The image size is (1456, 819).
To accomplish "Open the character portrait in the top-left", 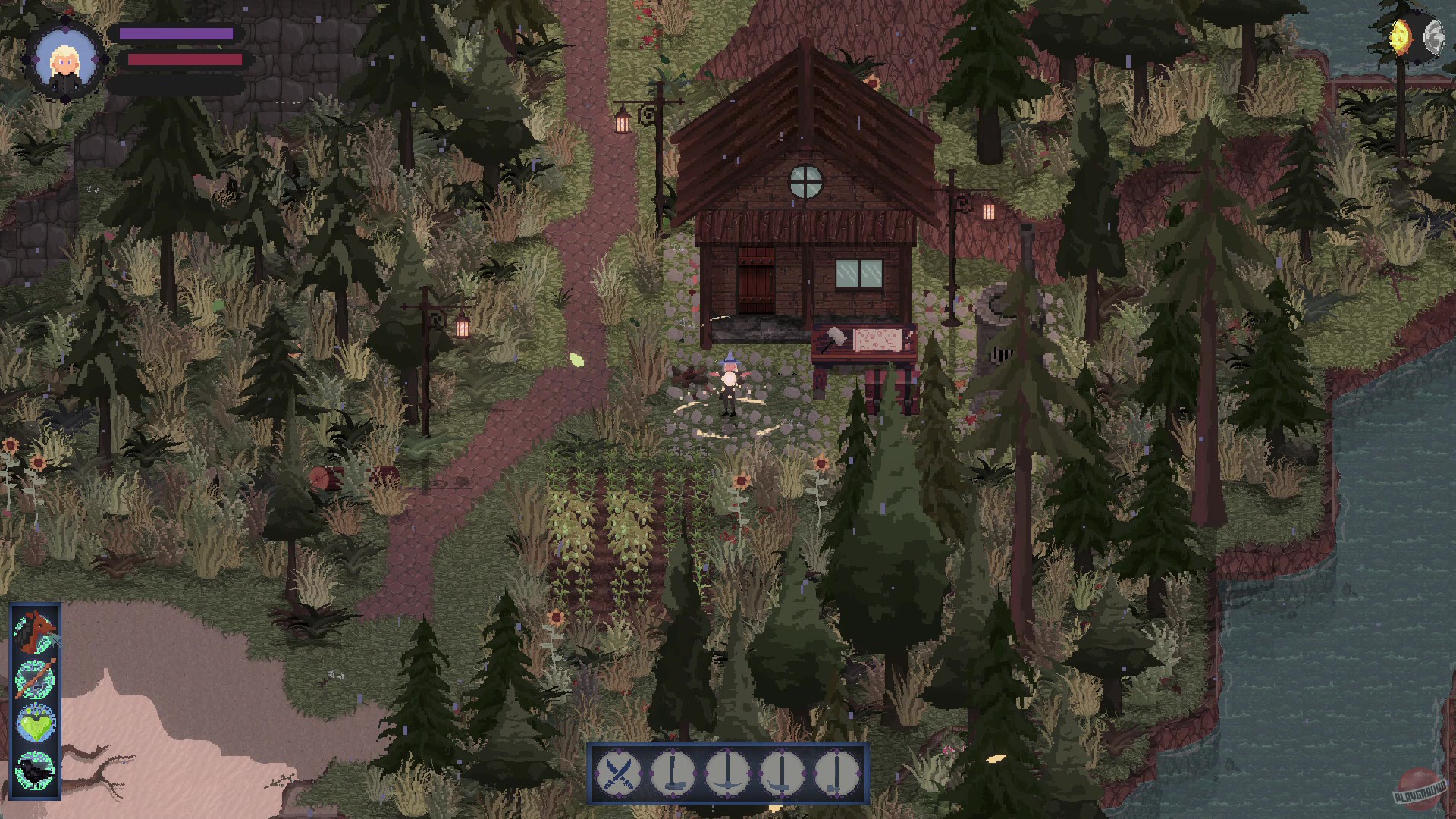I will [x=66, y=59].
